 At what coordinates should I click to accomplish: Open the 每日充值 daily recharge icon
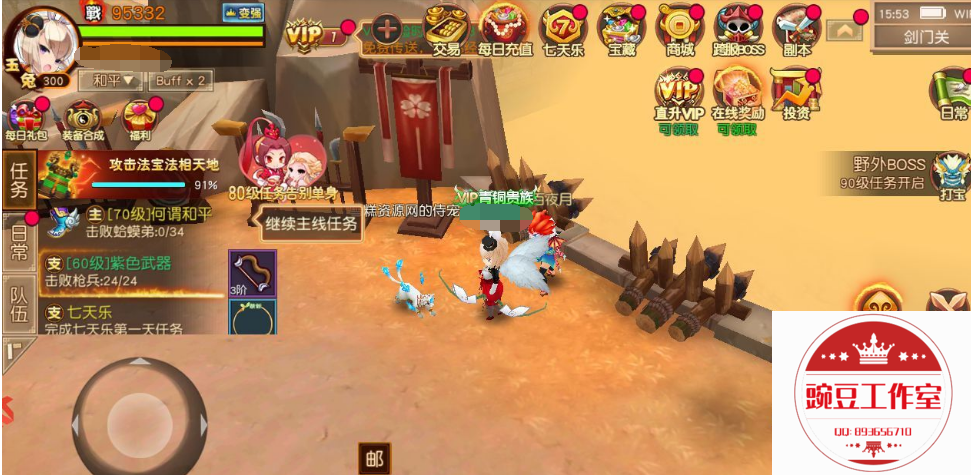click(504, 28)
